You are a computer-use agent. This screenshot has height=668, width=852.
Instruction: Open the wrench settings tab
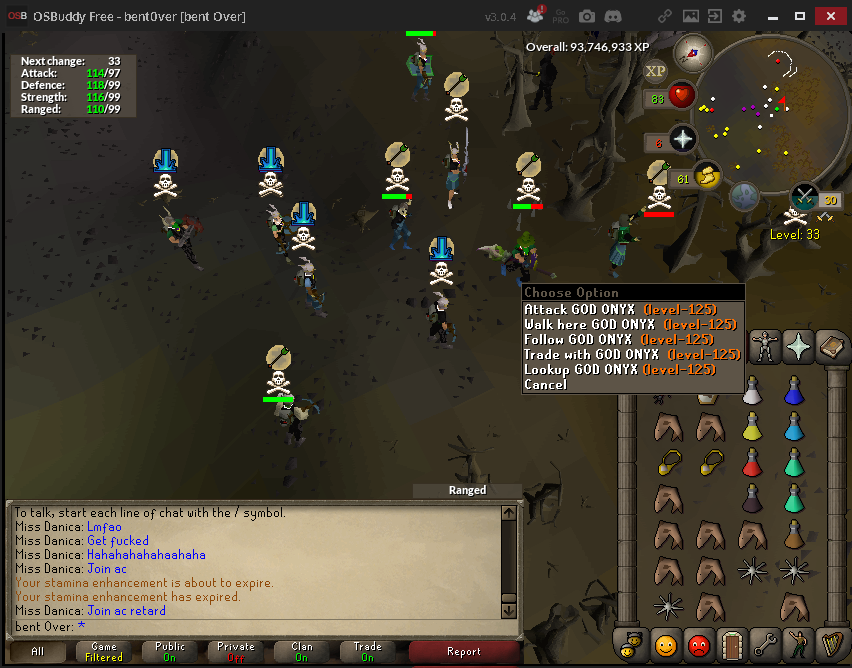coord(766,645)
